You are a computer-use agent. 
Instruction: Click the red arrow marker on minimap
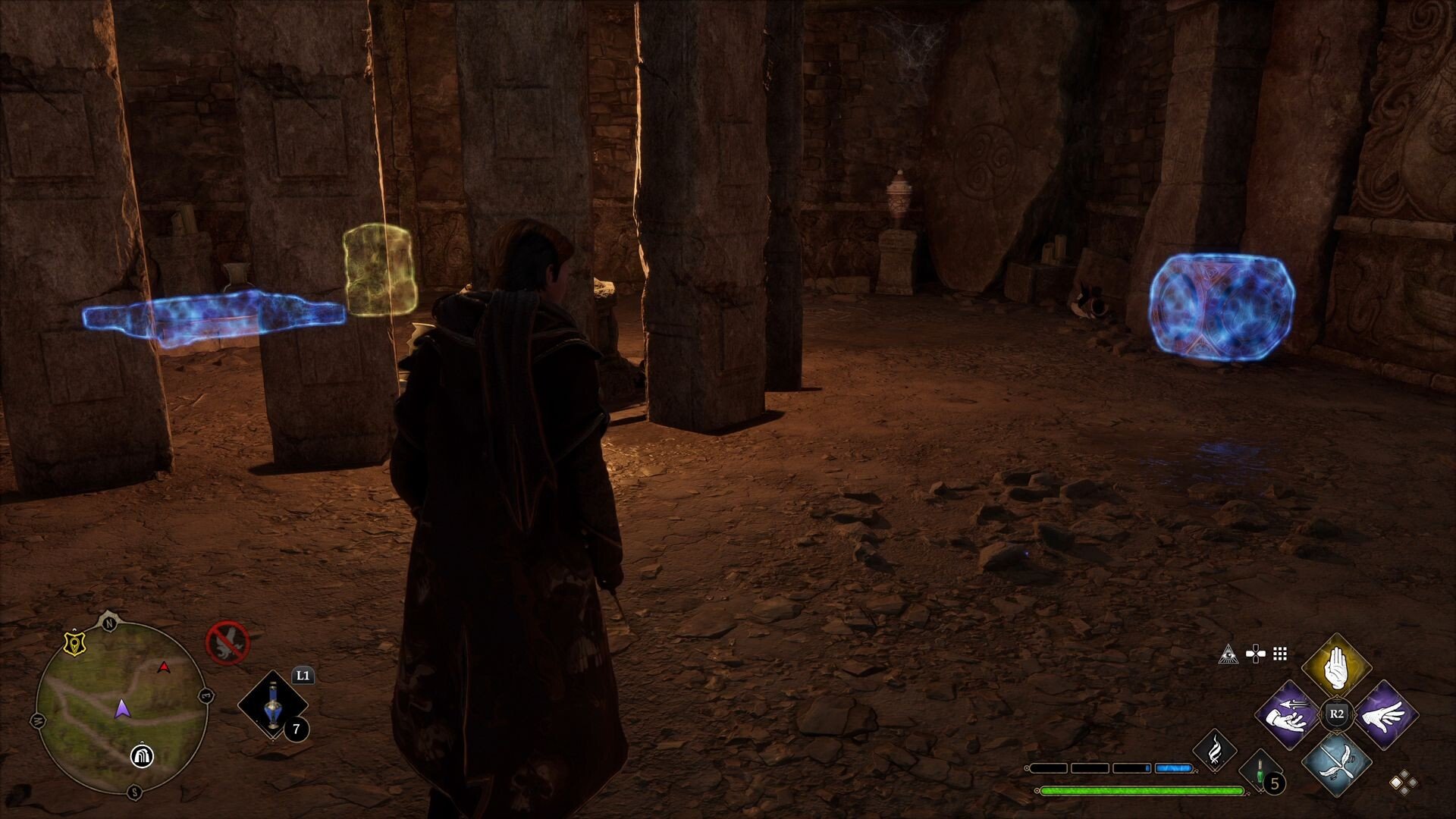[163, 667]
